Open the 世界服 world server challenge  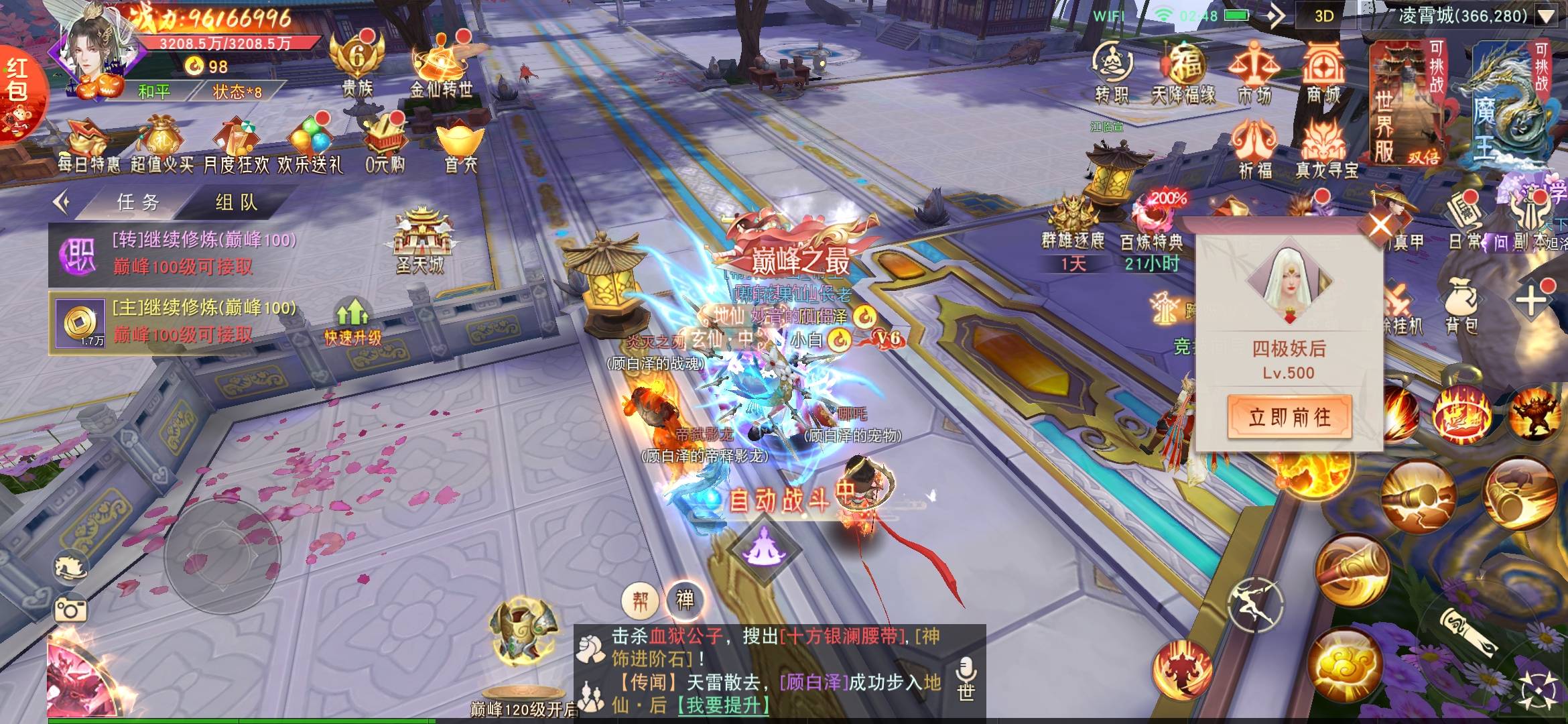(x=1406, y=101)
